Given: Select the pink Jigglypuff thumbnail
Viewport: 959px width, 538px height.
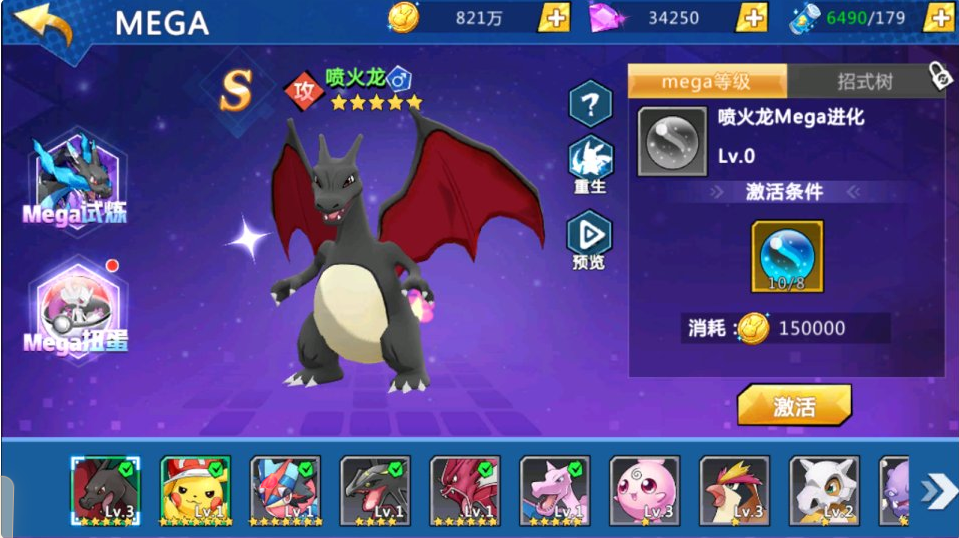Looking at the screenshot, I should pos(645,490).
